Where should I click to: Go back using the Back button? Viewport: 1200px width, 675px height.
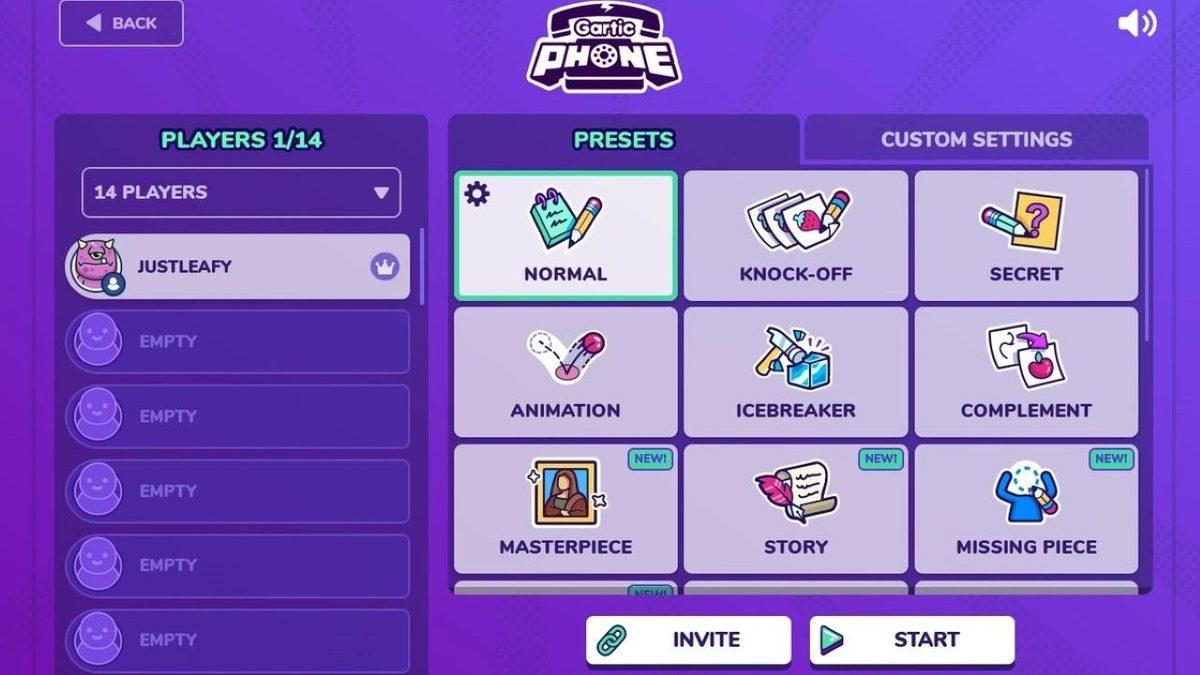(121, 23)
